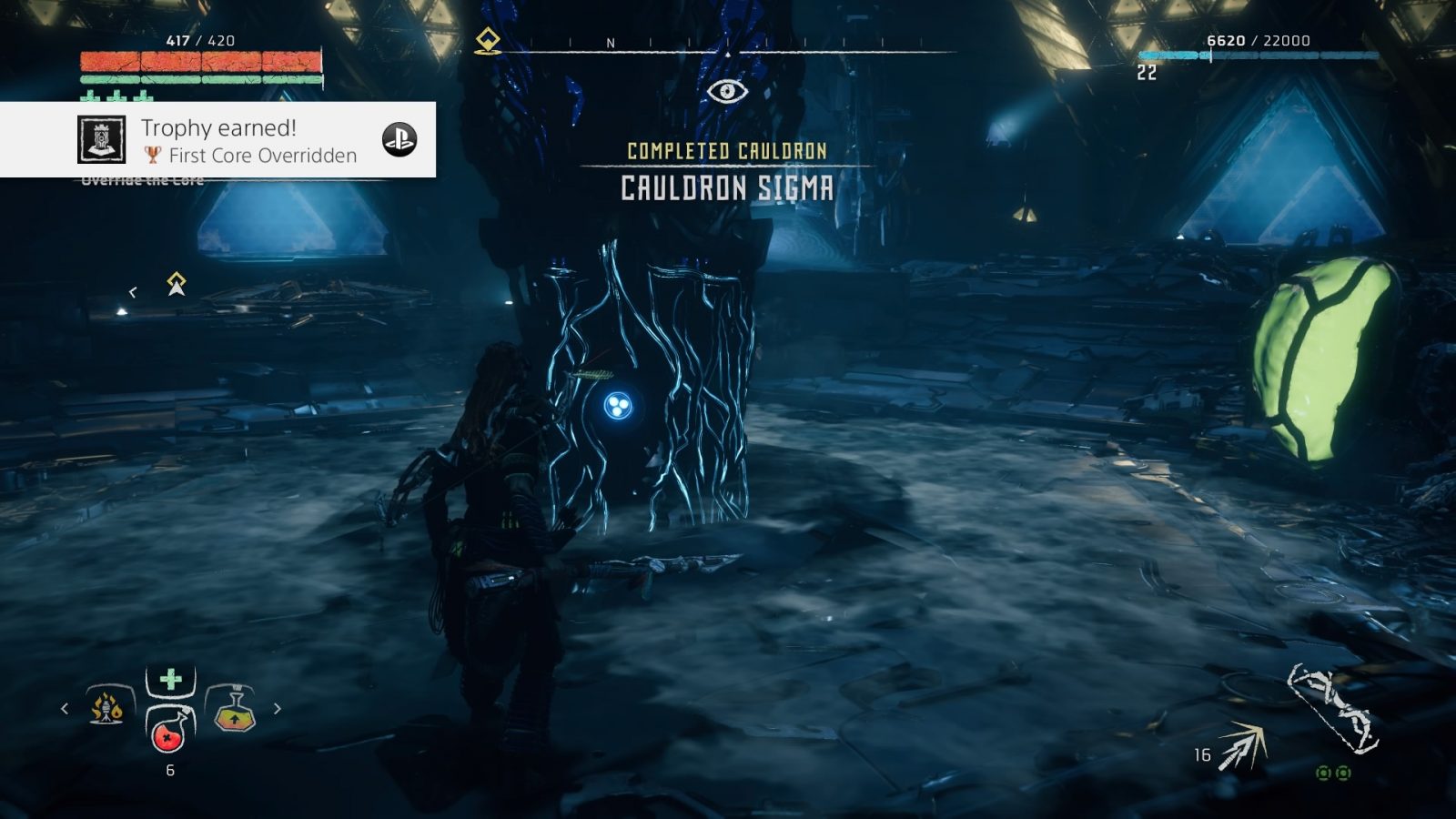The image size is (1456, 819).
Task: Select the red health potion in the item wheel
Action: point(167,737)
